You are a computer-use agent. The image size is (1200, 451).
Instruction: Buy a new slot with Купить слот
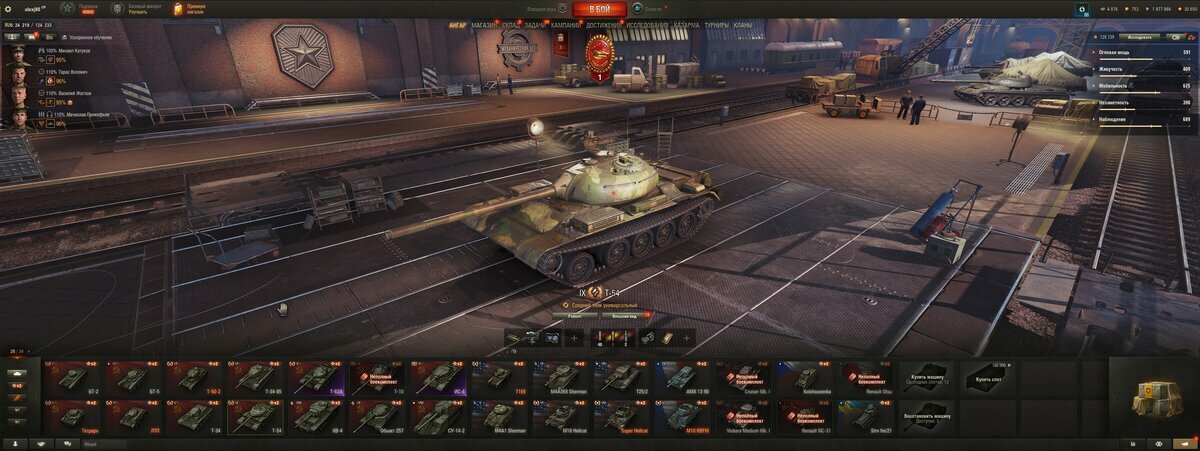point(988,378)
